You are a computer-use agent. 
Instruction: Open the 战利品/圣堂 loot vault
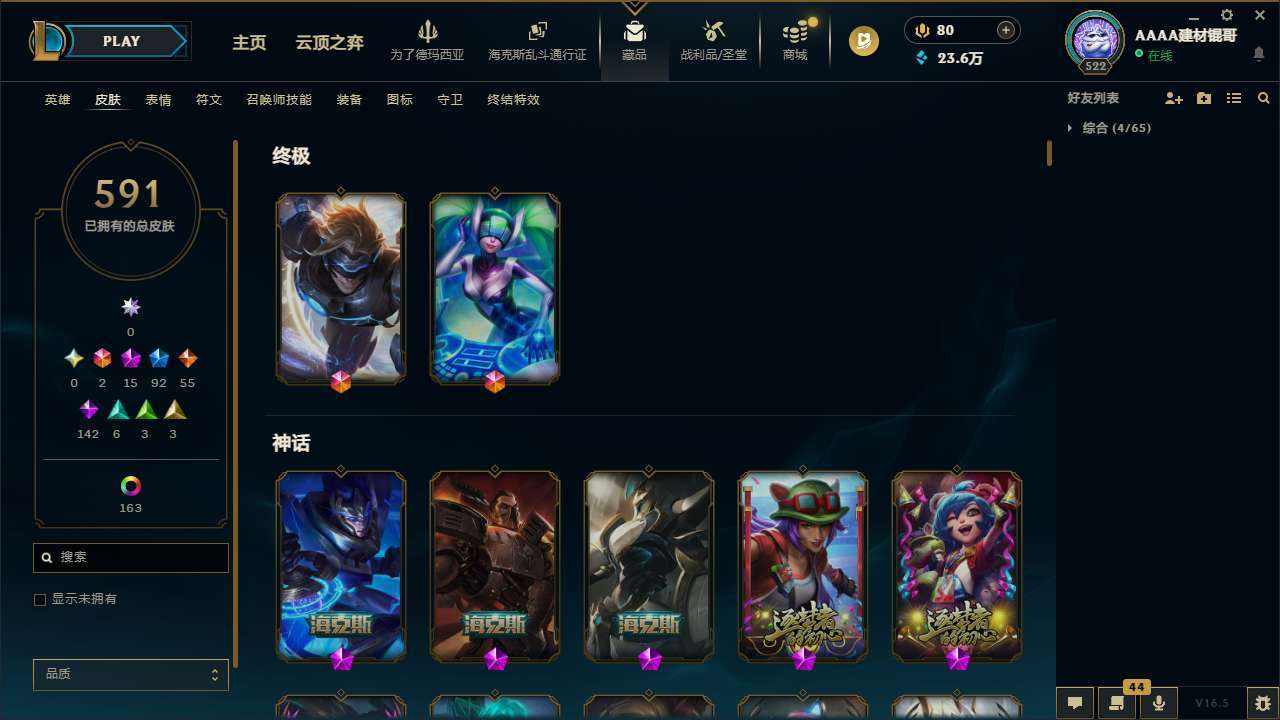pos(713,41)
